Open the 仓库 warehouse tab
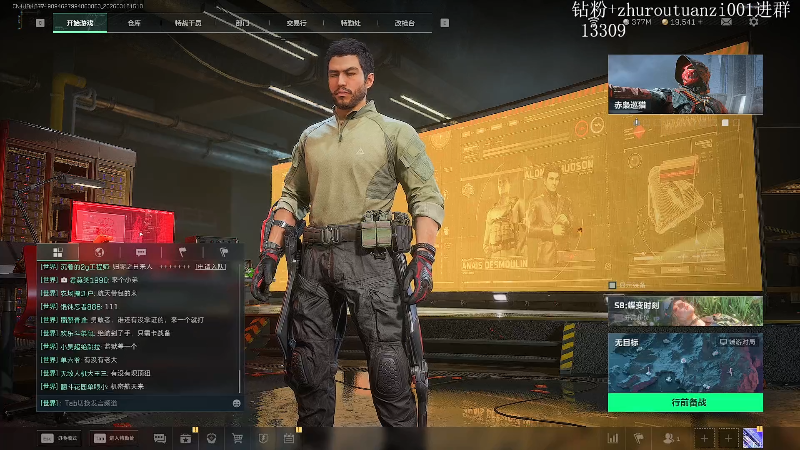Viewport: 800px width, 450px height. pyautogui.click(x=134, y=22)
